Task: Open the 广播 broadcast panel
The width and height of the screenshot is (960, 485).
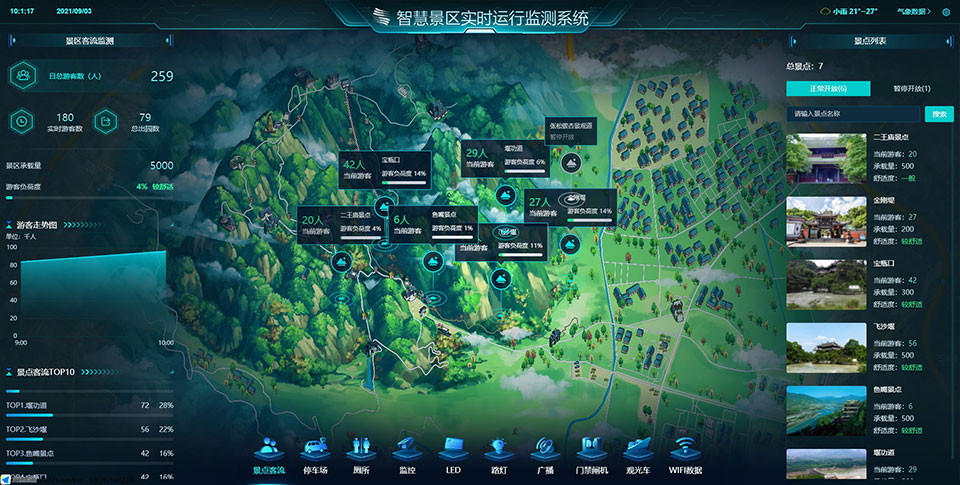Action: (545, 454)
